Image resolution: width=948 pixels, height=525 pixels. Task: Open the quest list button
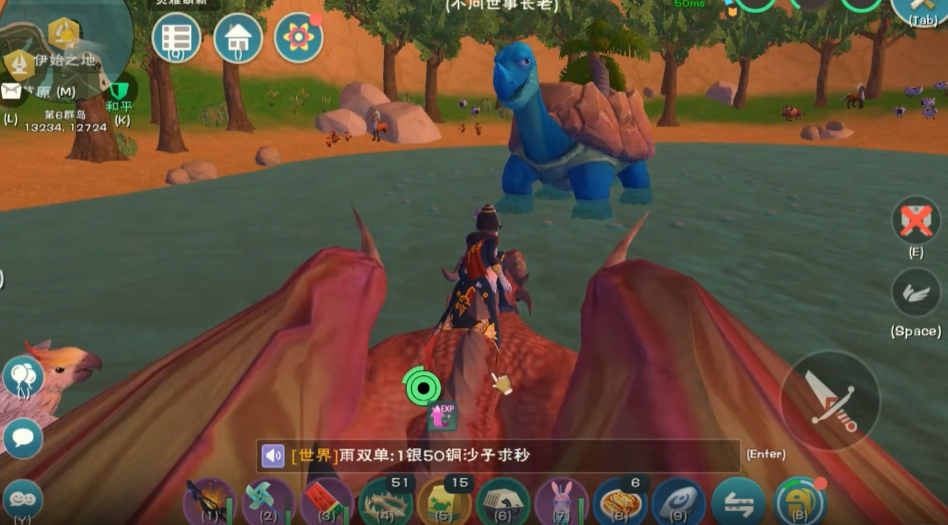[x=176, y=37]
